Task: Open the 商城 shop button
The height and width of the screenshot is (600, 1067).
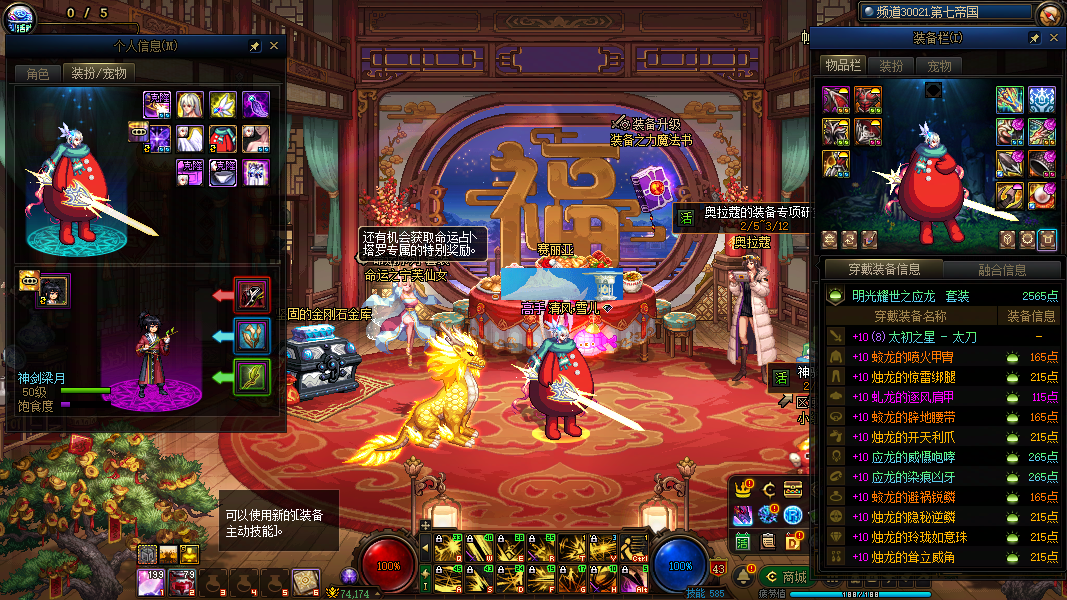Action: pyautogui.click(x=785, y=577)
